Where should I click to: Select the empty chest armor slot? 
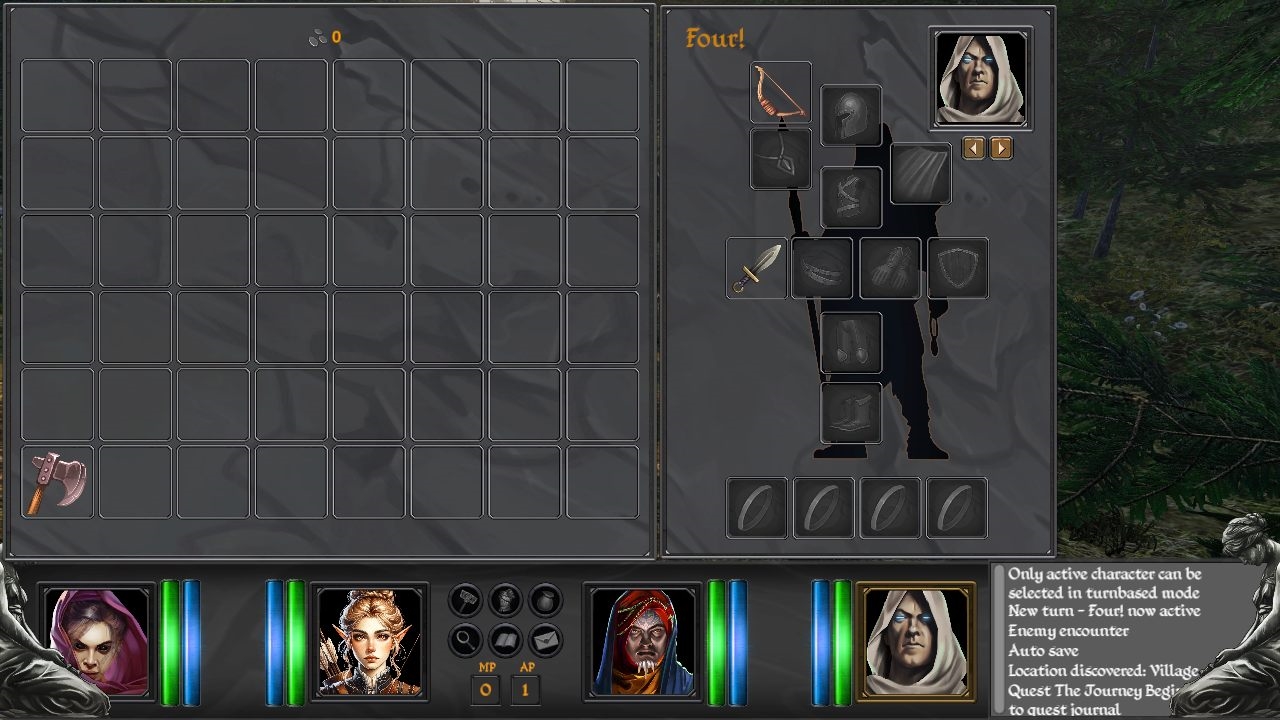tap(851, 197)
